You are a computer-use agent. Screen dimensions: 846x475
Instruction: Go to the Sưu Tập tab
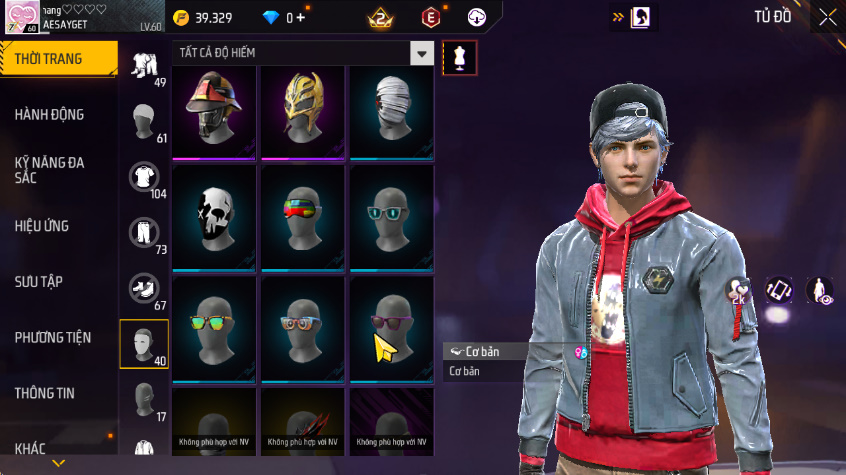pyautogui.click(x=39, y=281)
